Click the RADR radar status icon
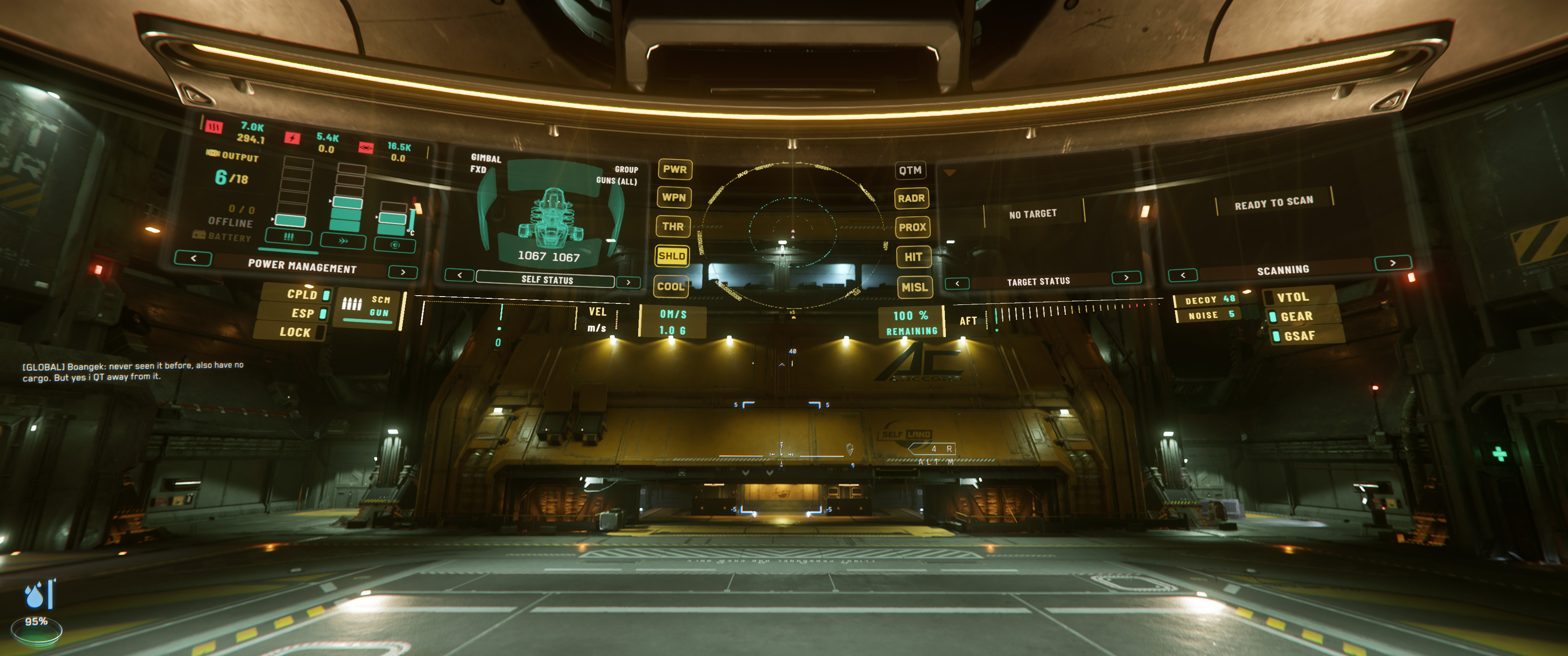The width and height of the screenshot is (1568, 656). [913, 199]
